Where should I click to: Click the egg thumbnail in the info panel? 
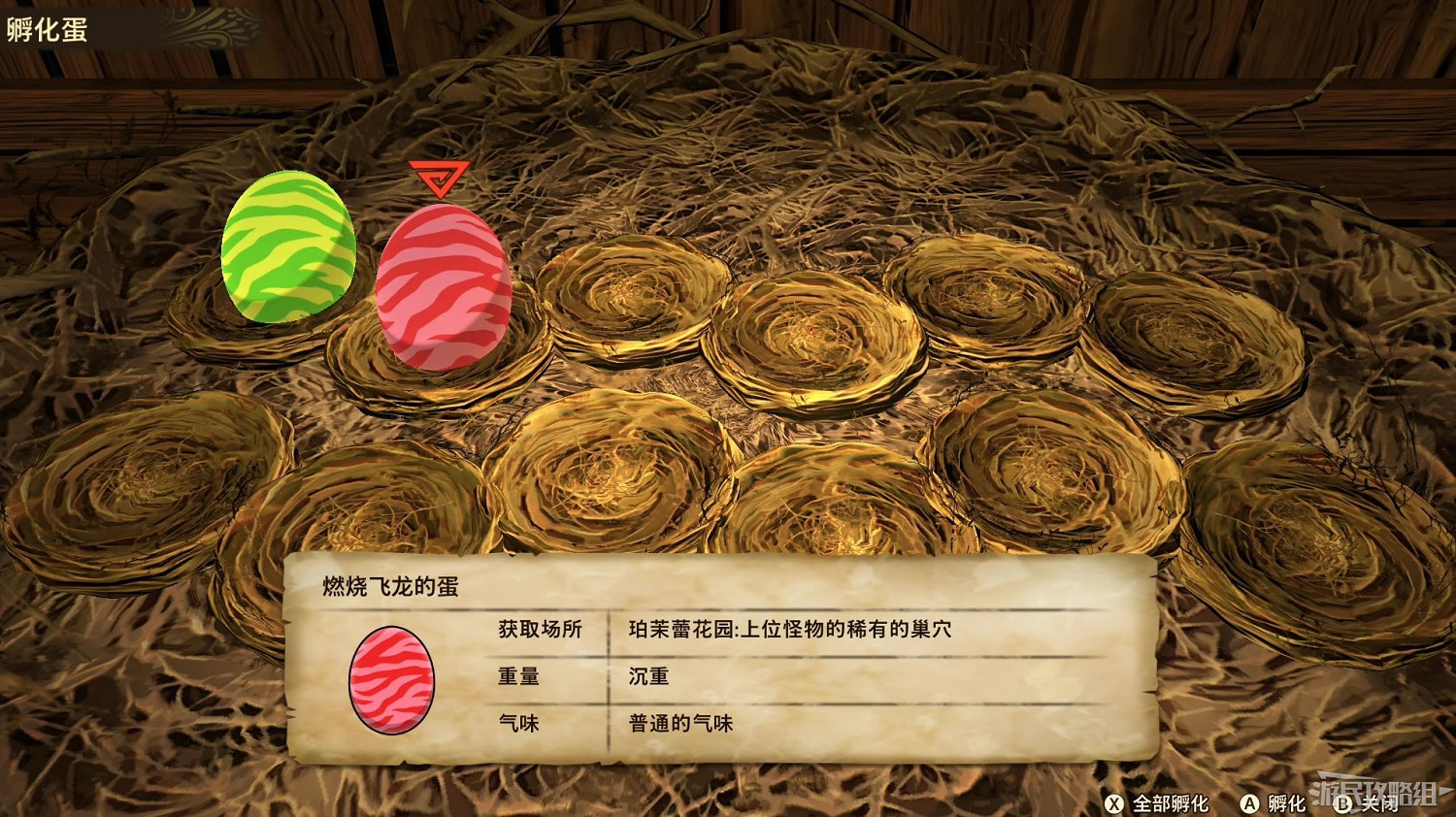[391, 679]
